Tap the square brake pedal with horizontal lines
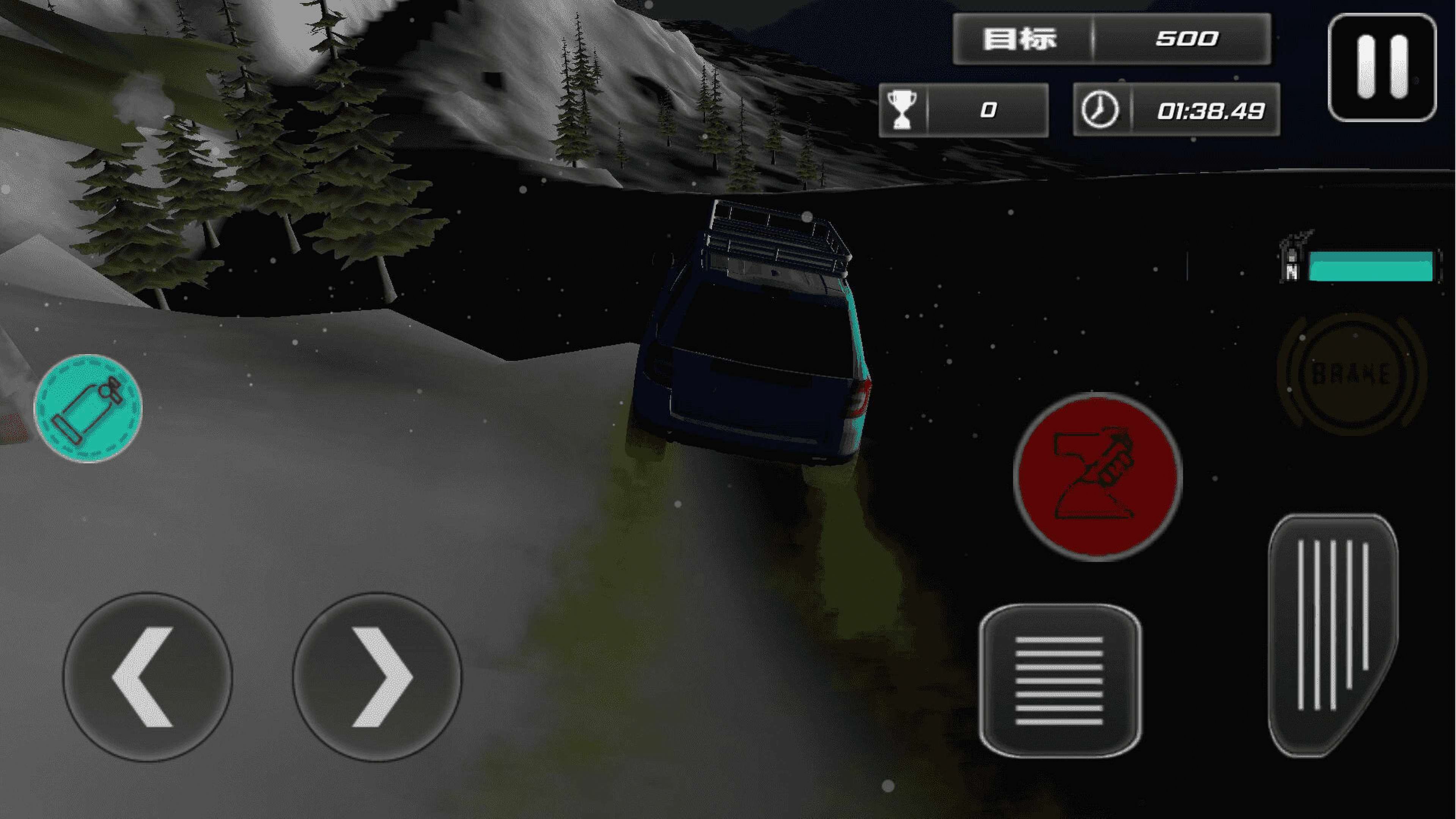Viewport: 1456px width, 819px height. pyautogui.click(x=1059, y=680)
